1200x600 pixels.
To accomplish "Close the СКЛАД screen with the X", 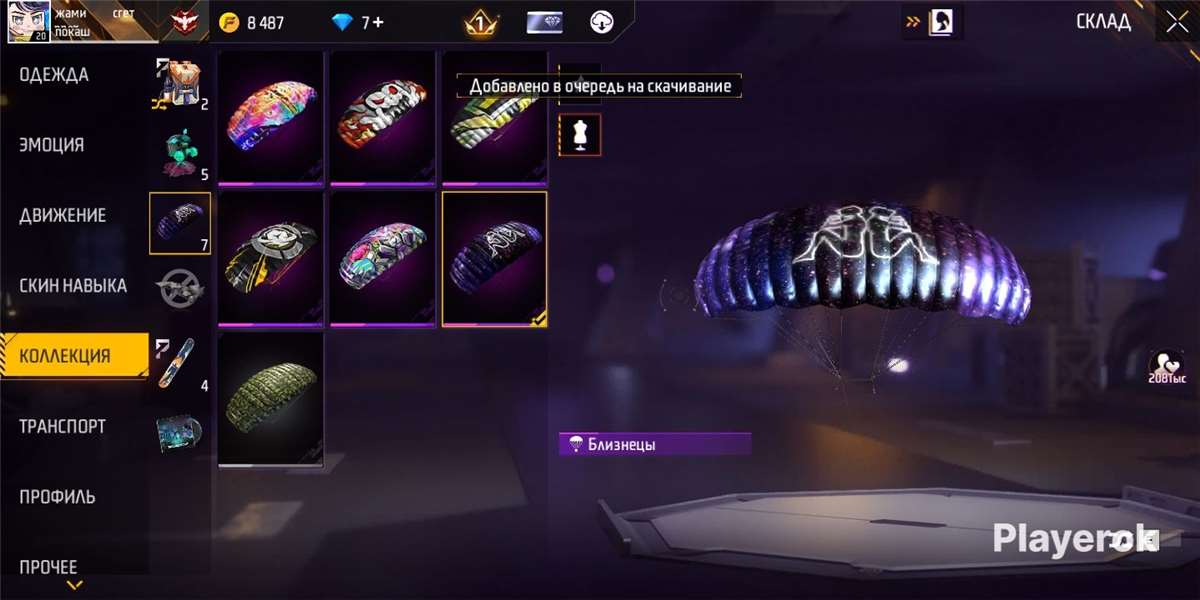I will tap(1176, 21).
